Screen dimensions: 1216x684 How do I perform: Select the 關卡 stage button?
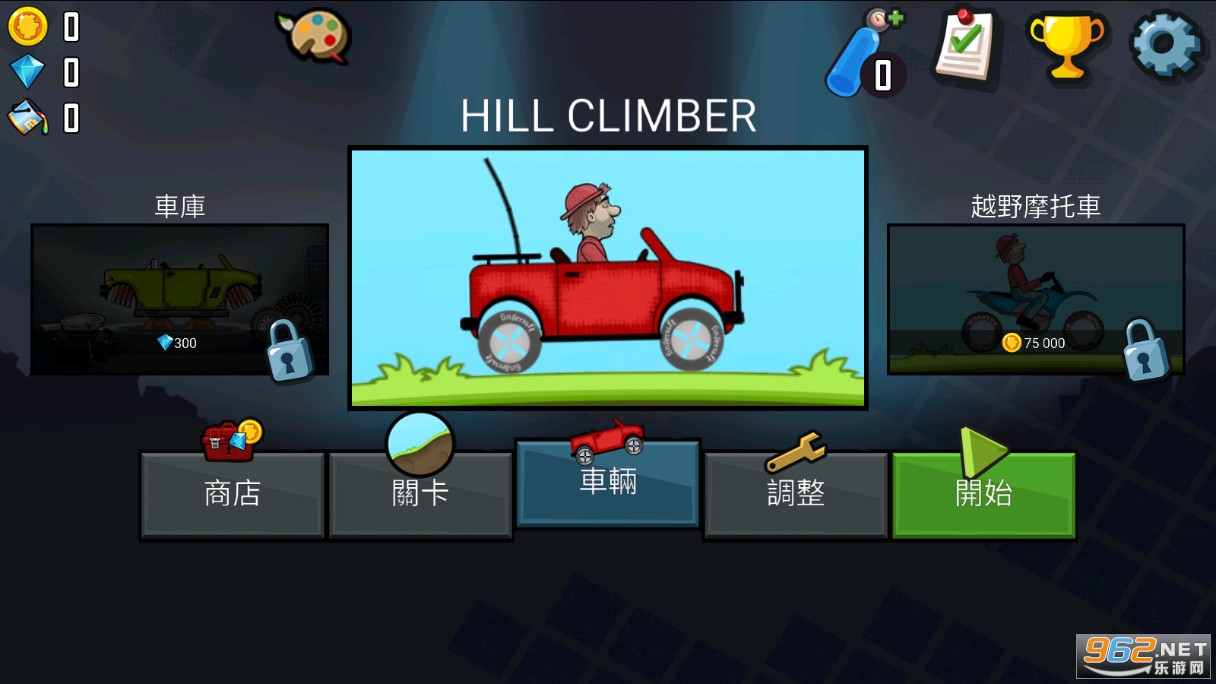(x=420, y=494)
